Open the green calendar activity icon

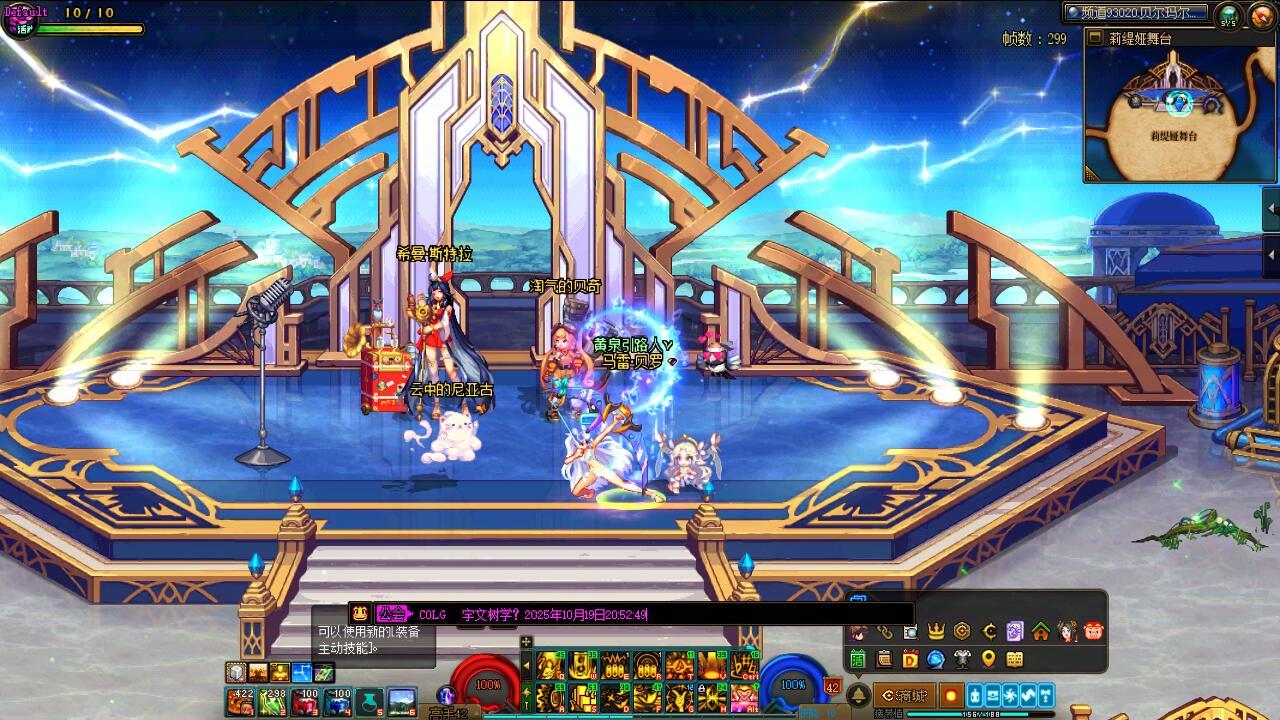[x=858, y=659]
